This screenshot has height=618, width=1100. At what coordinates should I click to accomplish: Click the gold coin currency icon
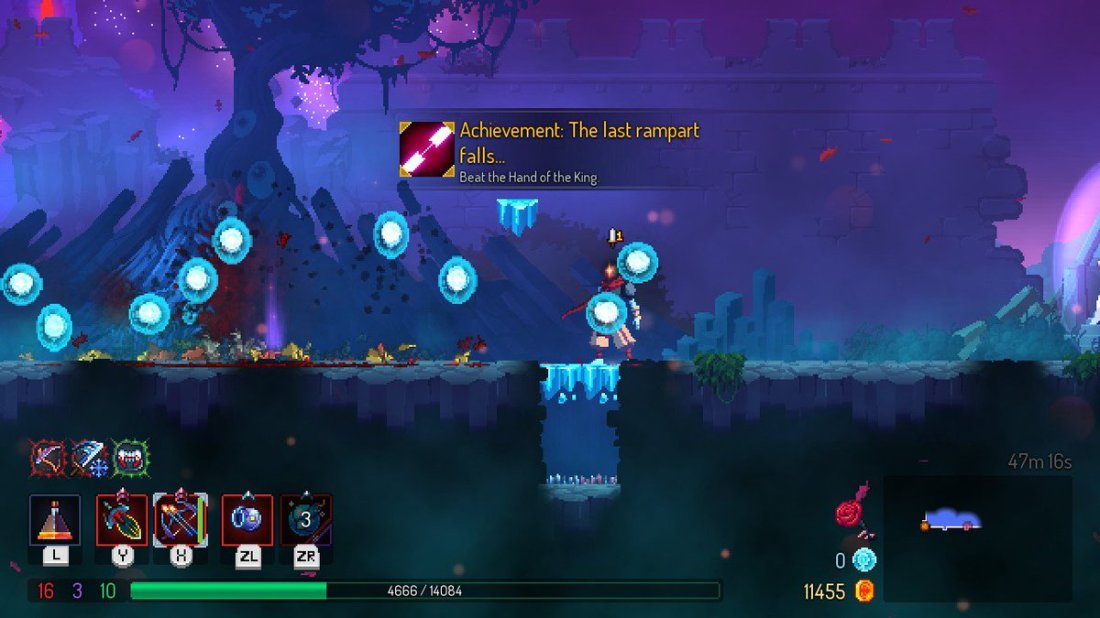[865, 591]
